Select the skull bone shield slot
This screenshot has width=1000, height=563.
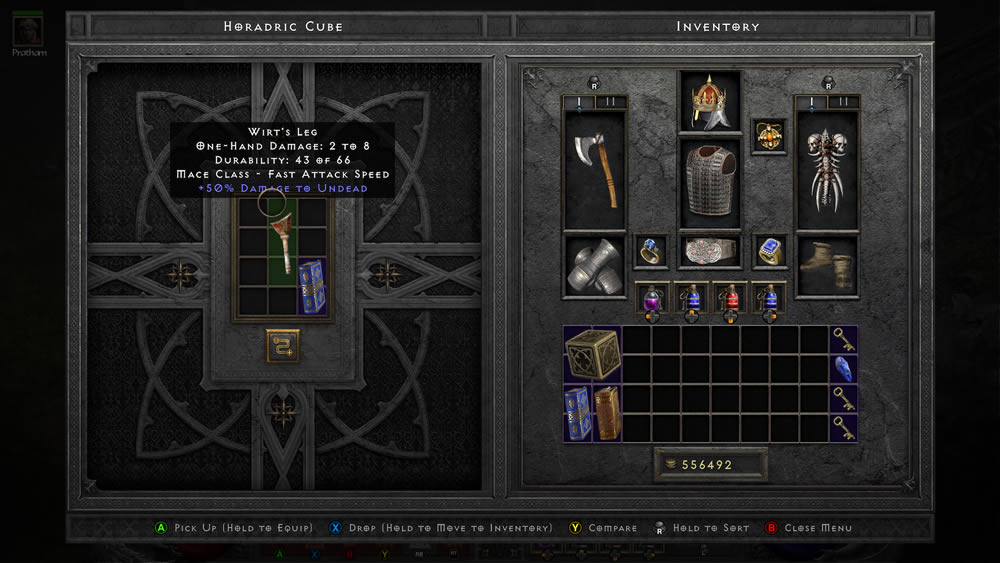tap(826, 170)
